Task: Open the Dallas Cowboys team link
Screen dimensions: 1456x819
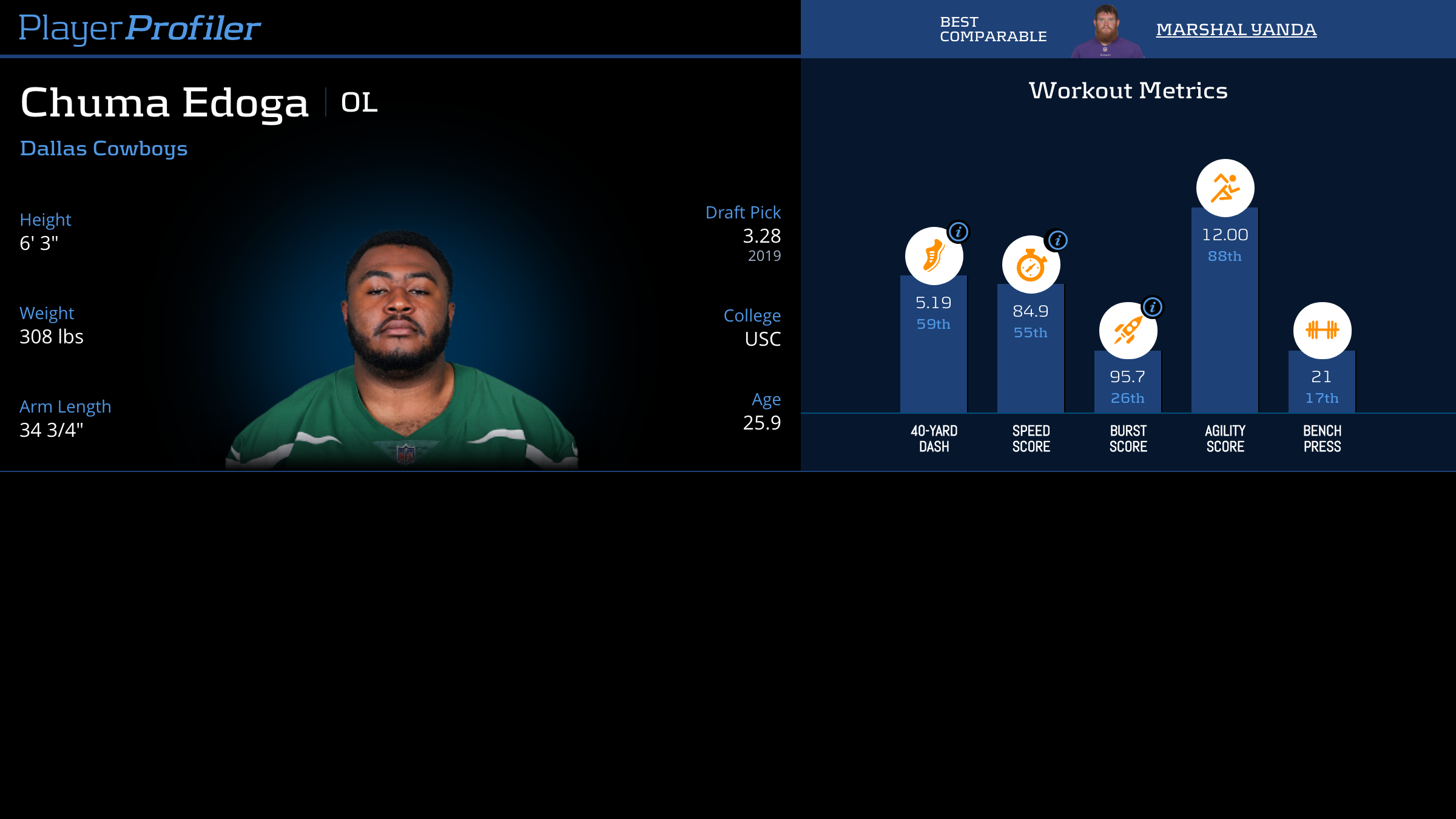Action: (x=104, y=149)
